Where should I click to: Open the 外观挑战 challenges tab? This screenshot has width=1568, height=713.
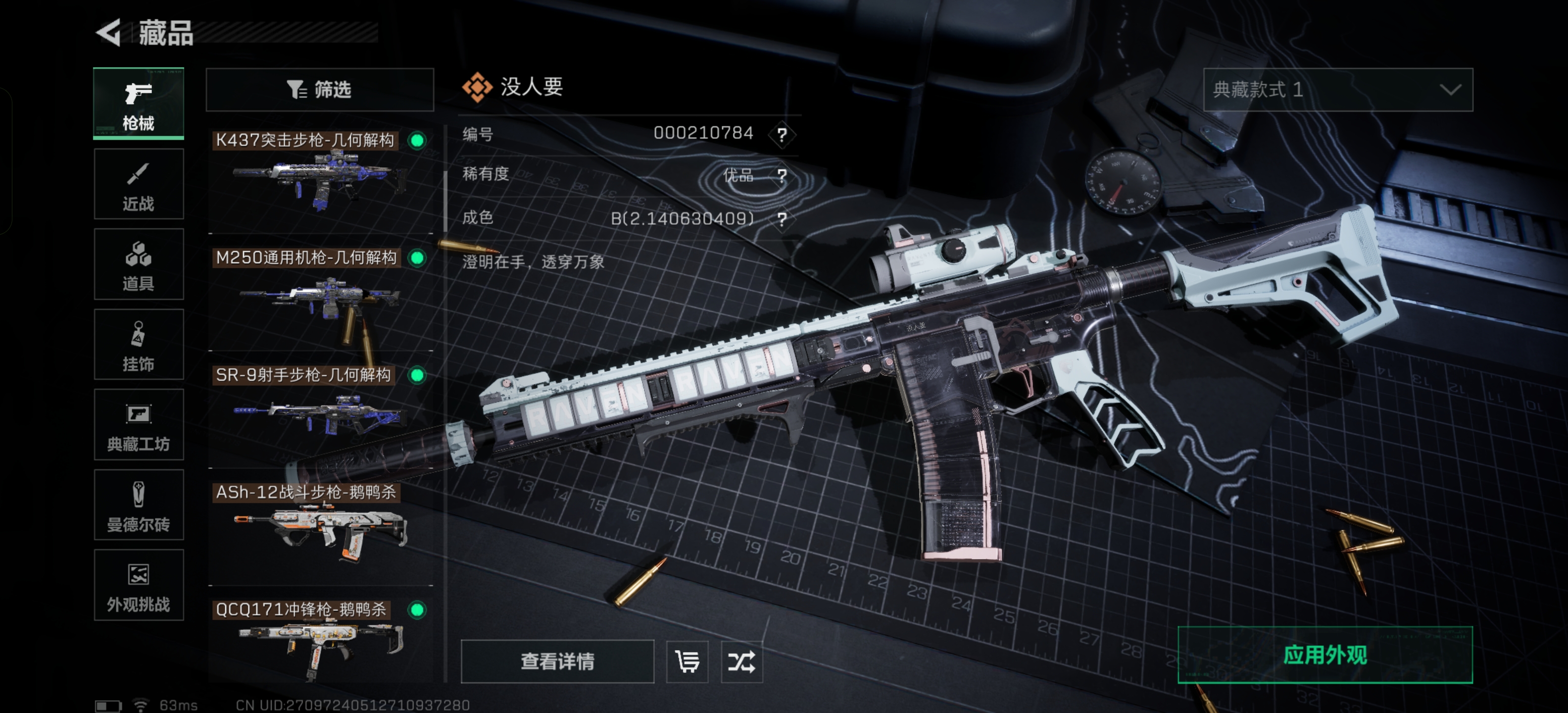(x=139, y=585)
